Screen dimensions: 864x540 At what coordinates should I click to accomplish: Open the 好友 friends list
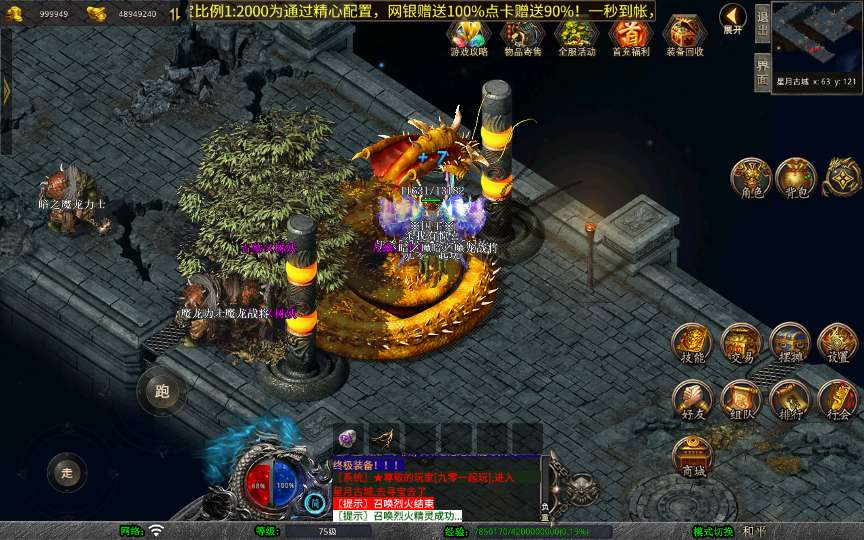(x=691, y=399)
